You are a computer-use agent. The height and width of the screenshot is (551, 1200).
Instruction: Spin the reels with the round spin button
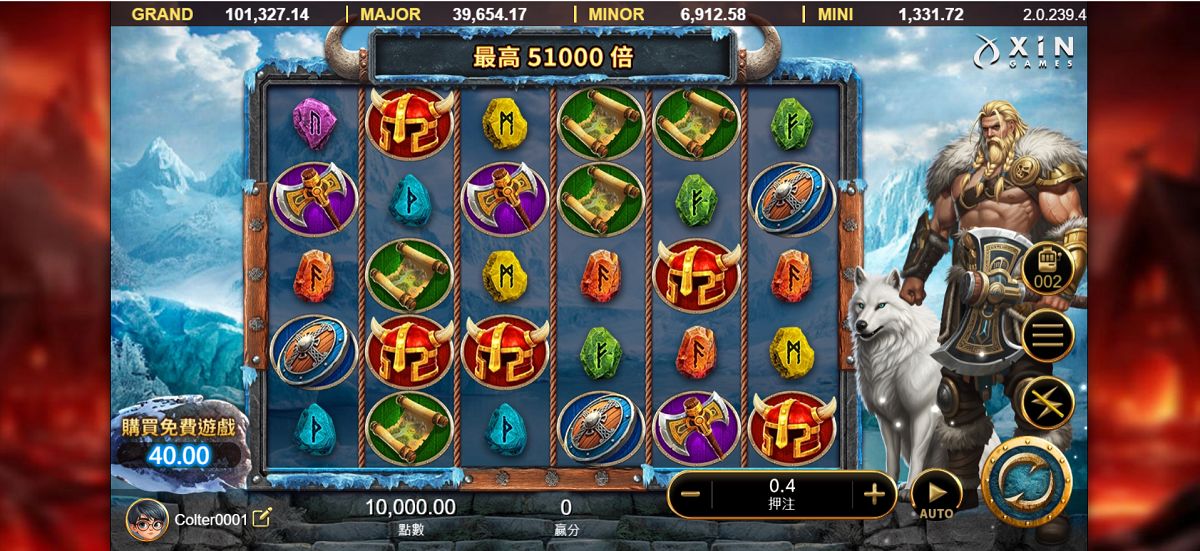point(1027,483)
